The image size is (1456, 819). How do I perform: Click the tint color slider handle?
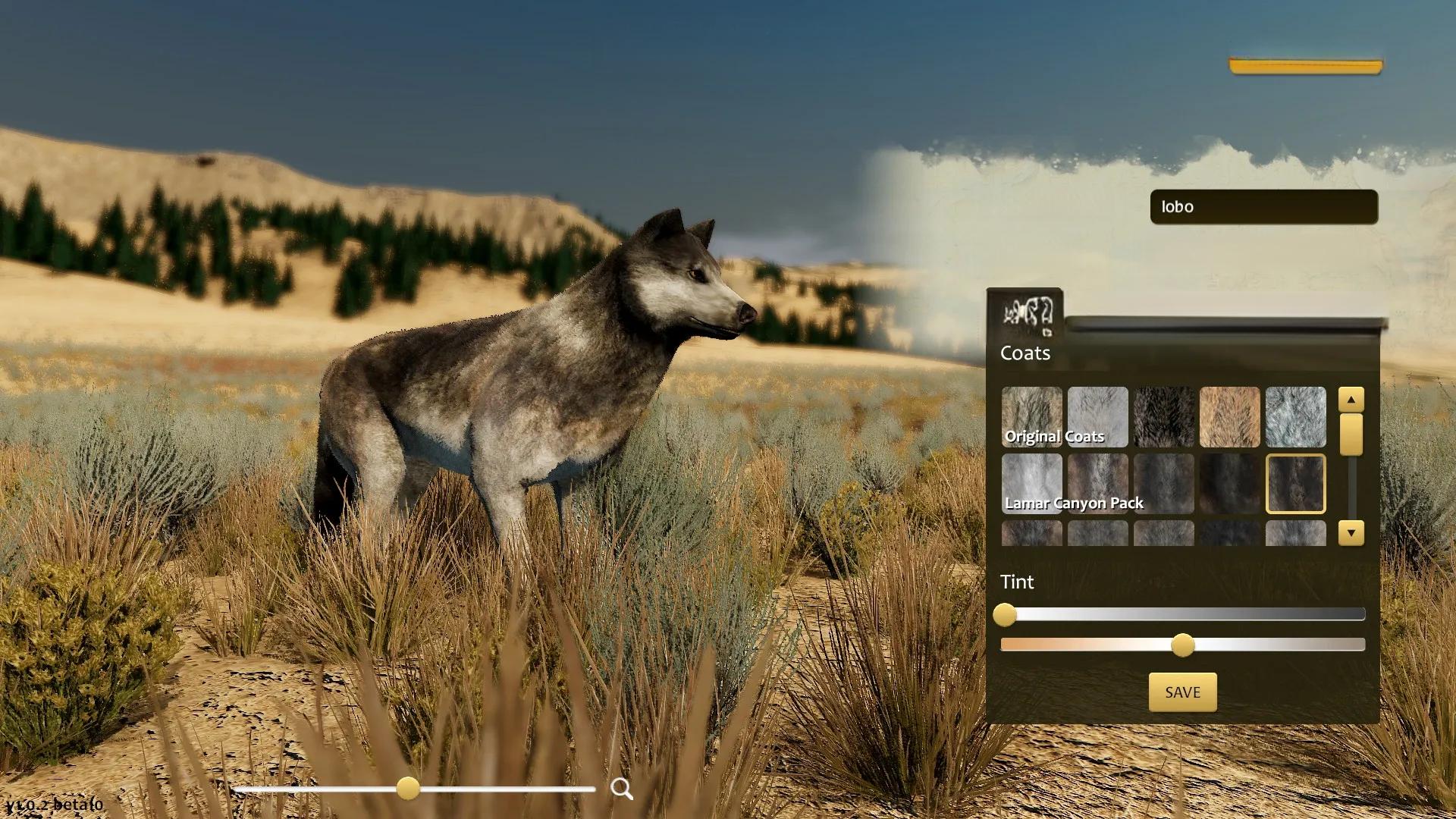point(1182,645)
